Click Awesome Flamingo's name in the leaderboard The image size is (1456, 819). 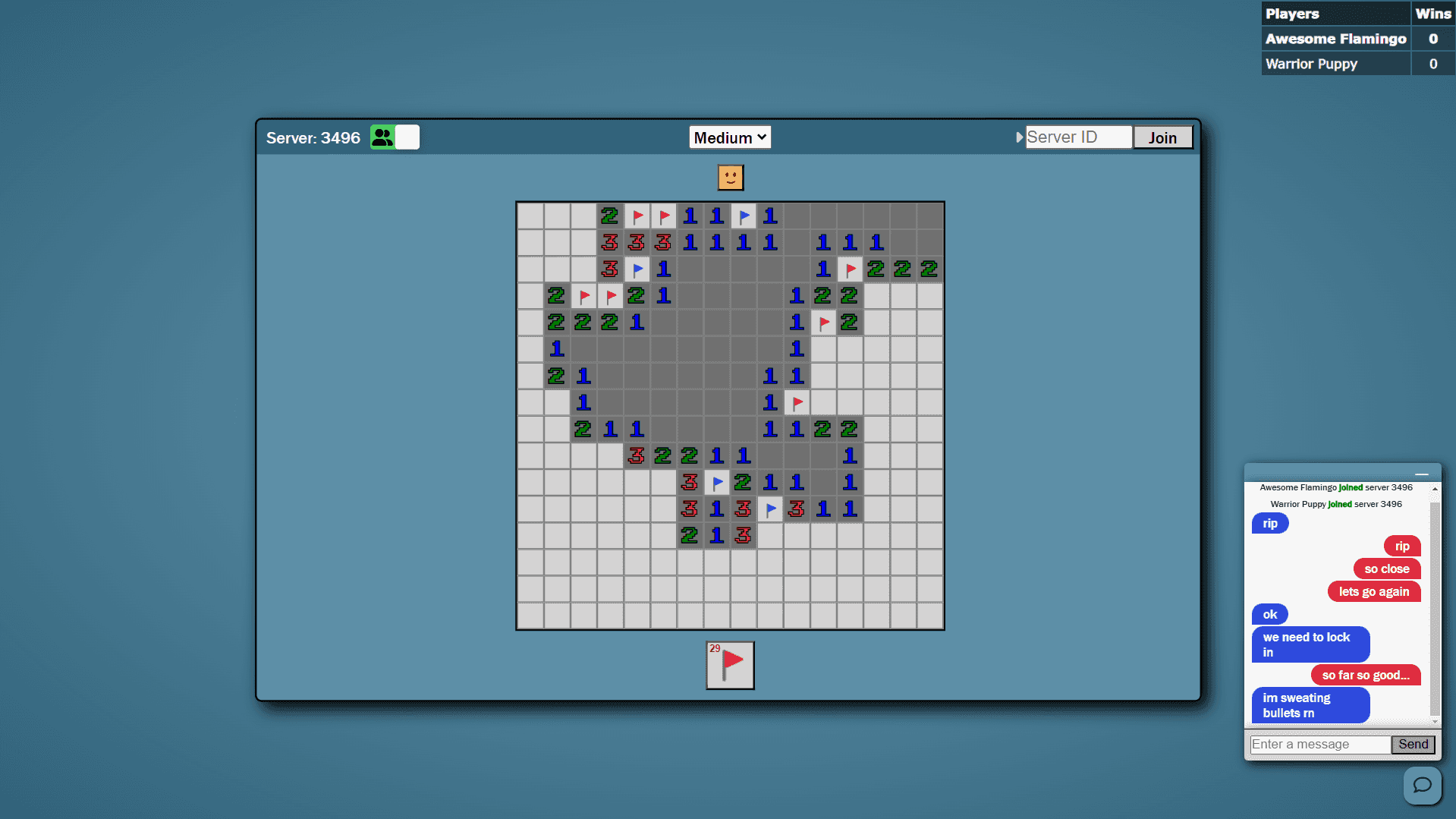1335,39
